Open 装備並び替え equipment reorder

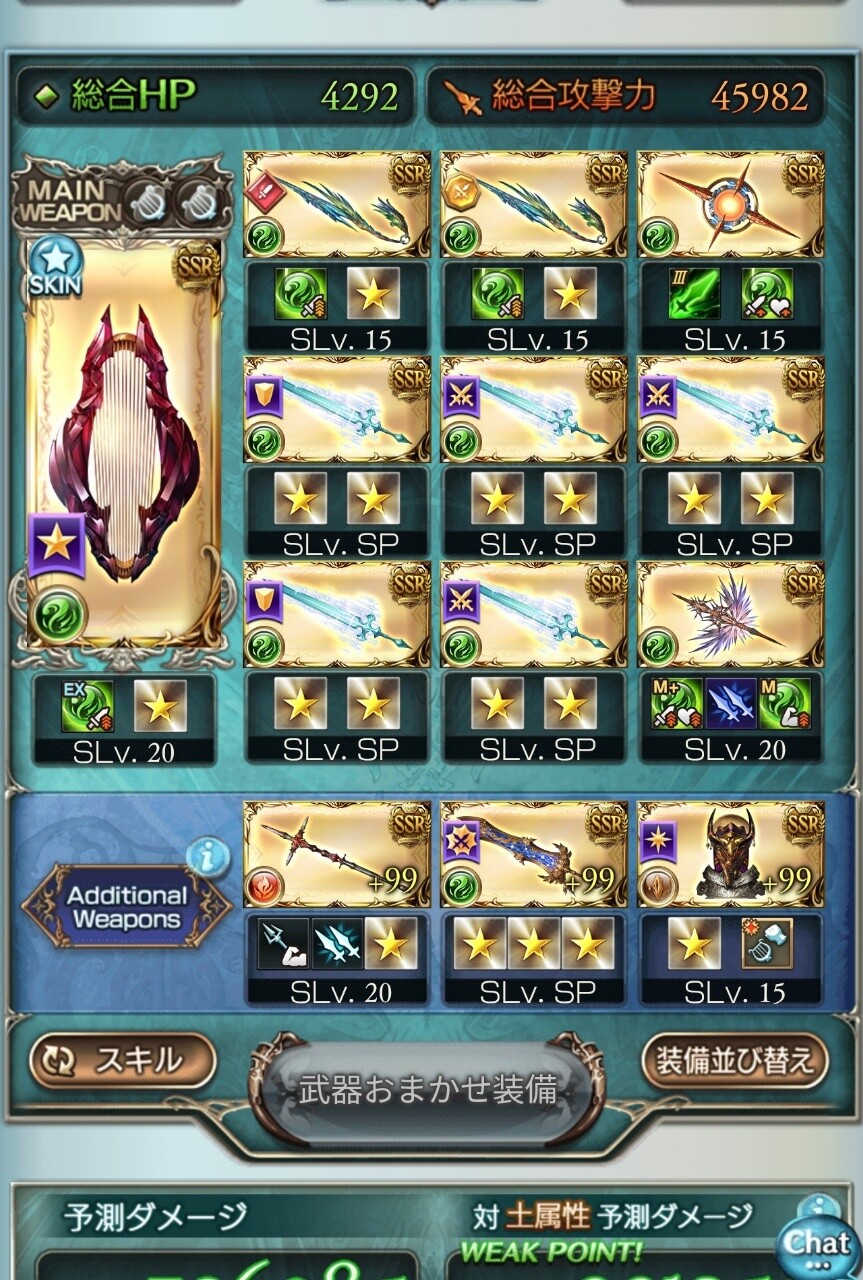point(735,1060)
